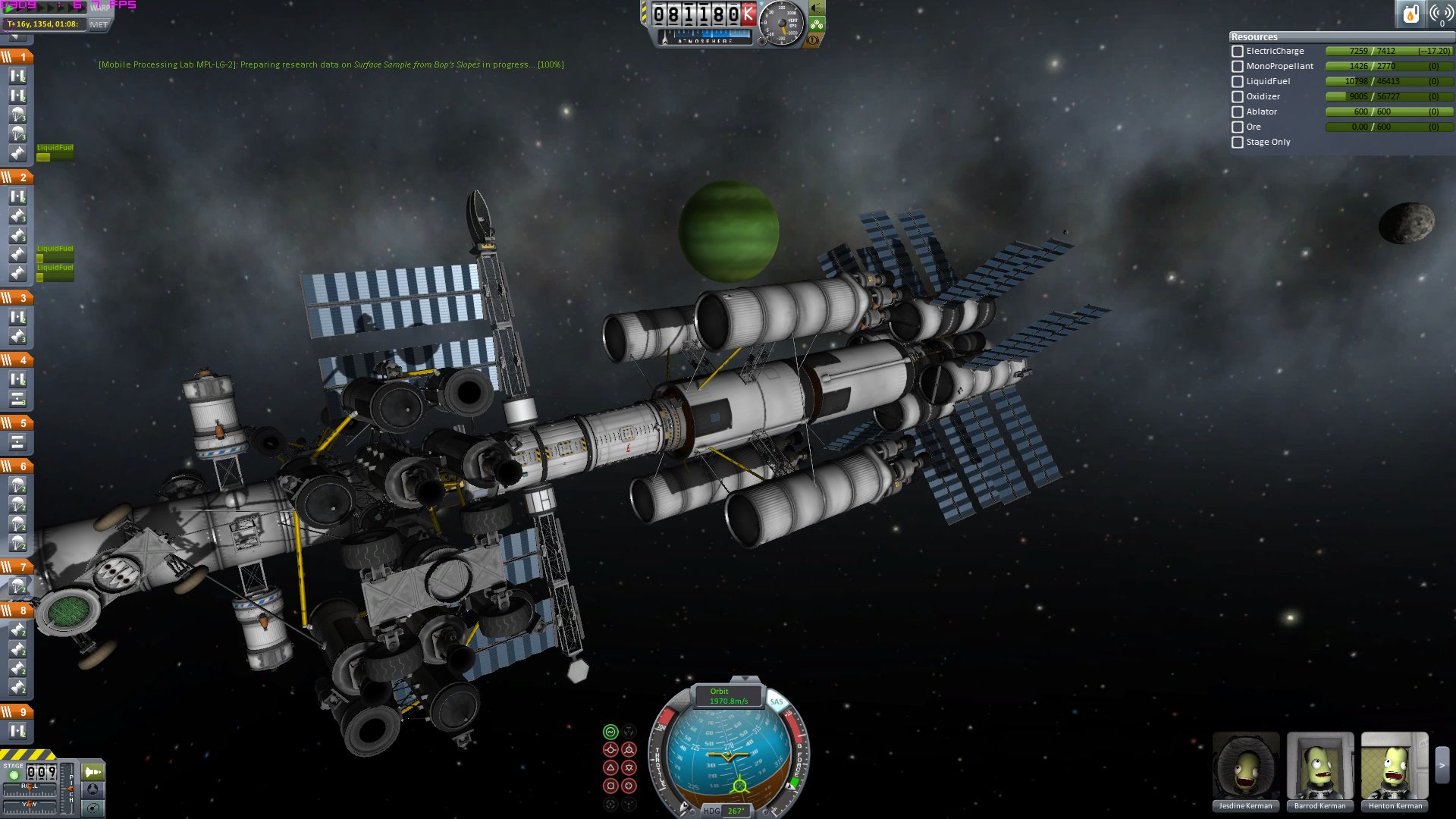
Task: Activate staging mode with the rocket button
Action: [x=93, y=772]
